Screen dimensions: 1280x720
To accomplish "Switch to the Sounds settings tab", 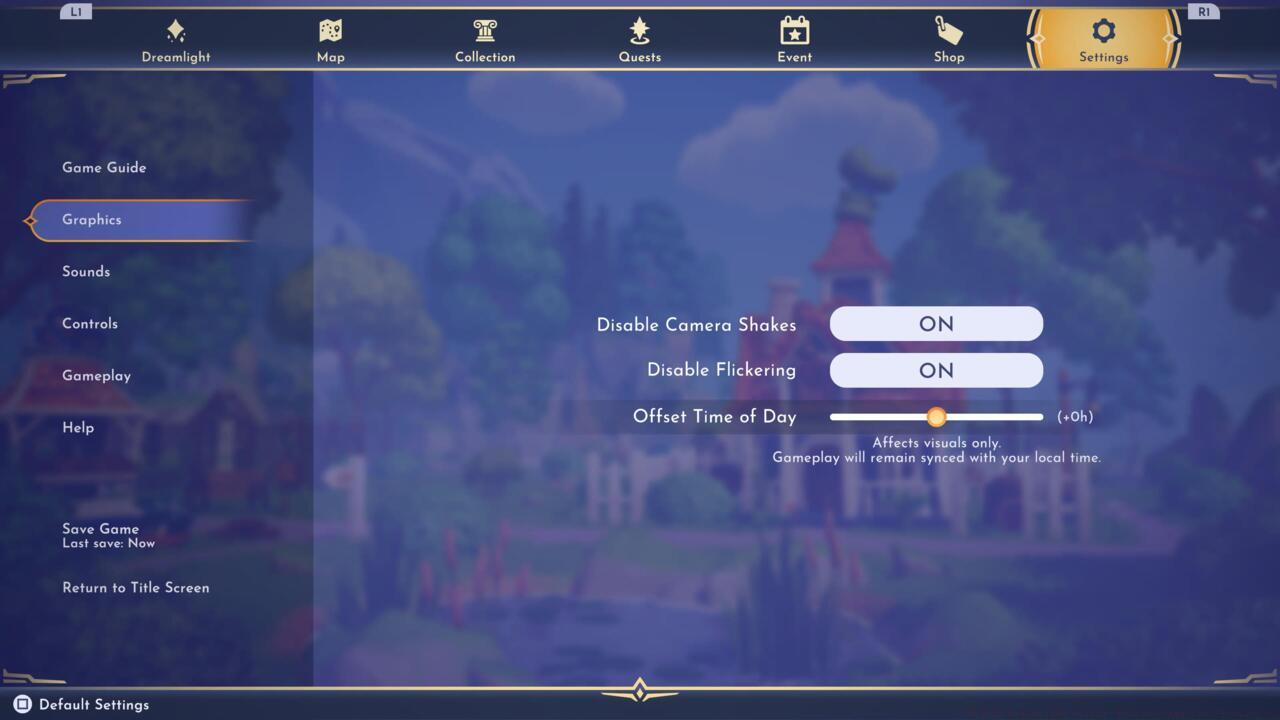I will pyautogui.click(x=86, y=271).
